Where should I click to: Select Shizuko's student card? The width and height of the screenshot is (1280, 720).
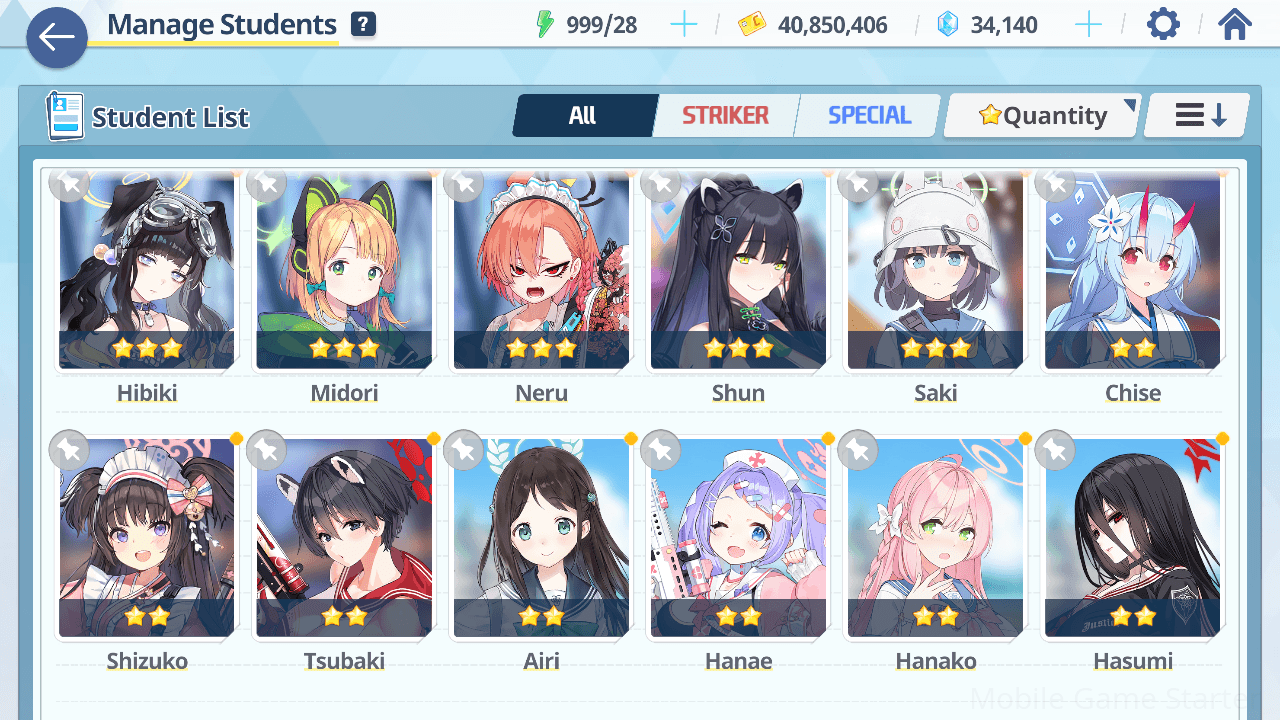coord(147,538)
